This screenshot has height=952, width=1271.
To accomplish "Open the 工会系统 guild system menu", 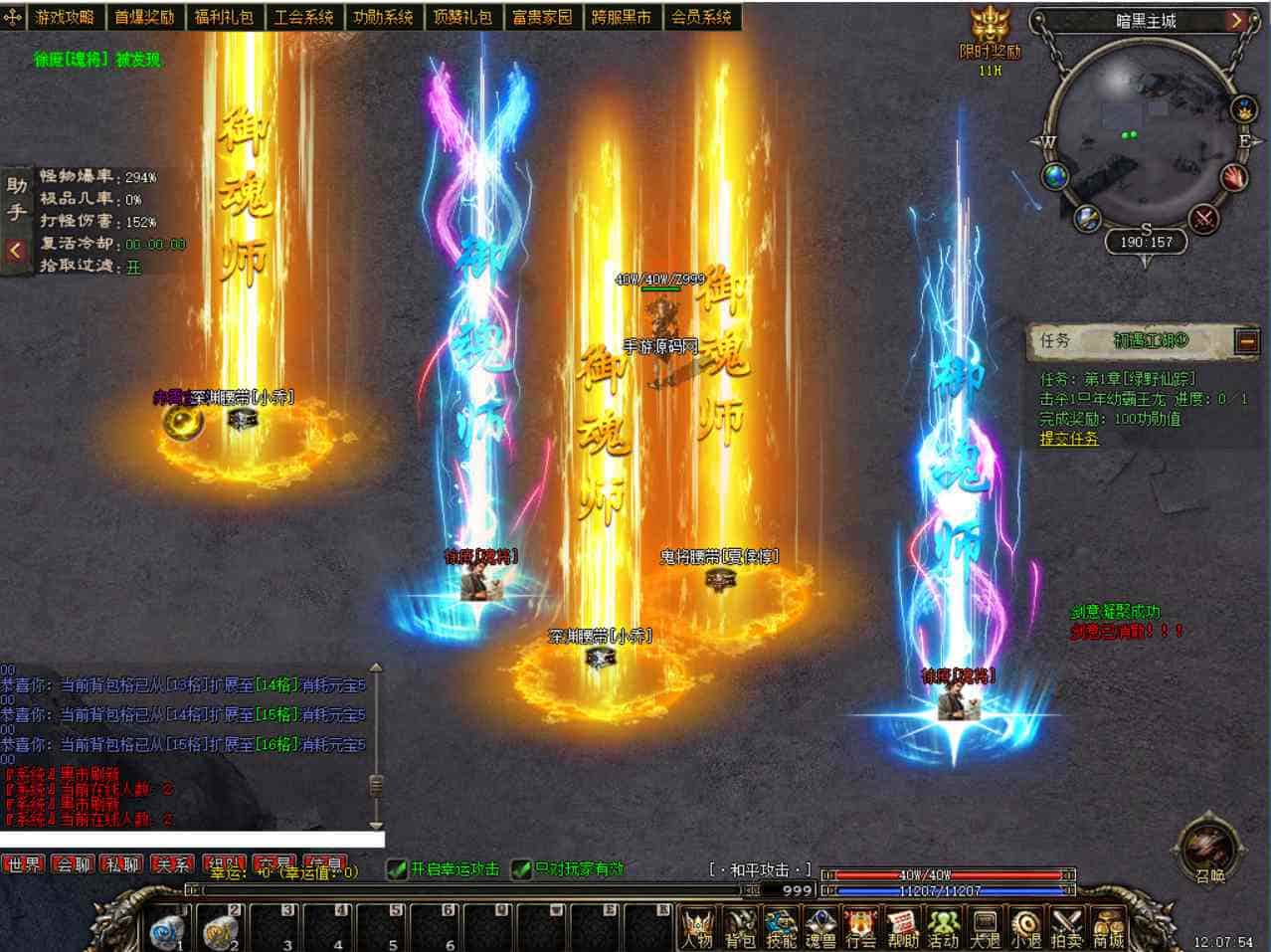I will tap(303, 17).
